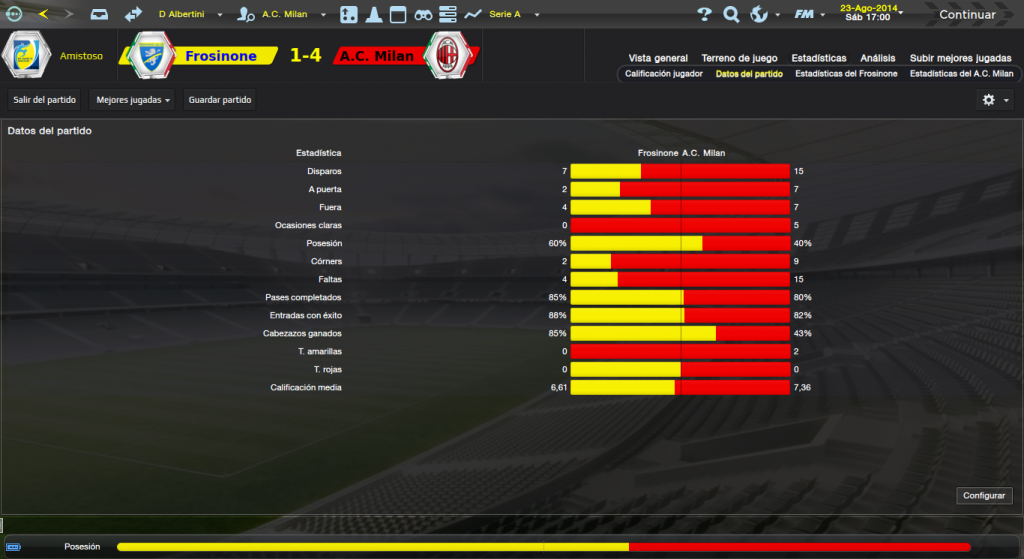Switch to Vista general tab
Screen dimensions: 1024x559
658,58
